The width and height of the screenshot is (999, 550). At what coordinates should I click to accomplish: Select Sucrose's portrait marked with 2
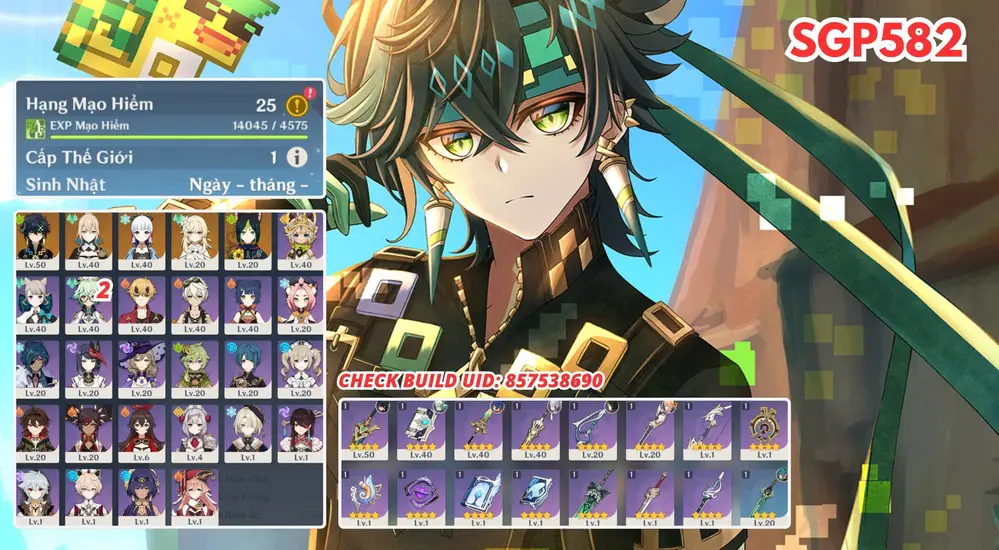click(88, 304)
